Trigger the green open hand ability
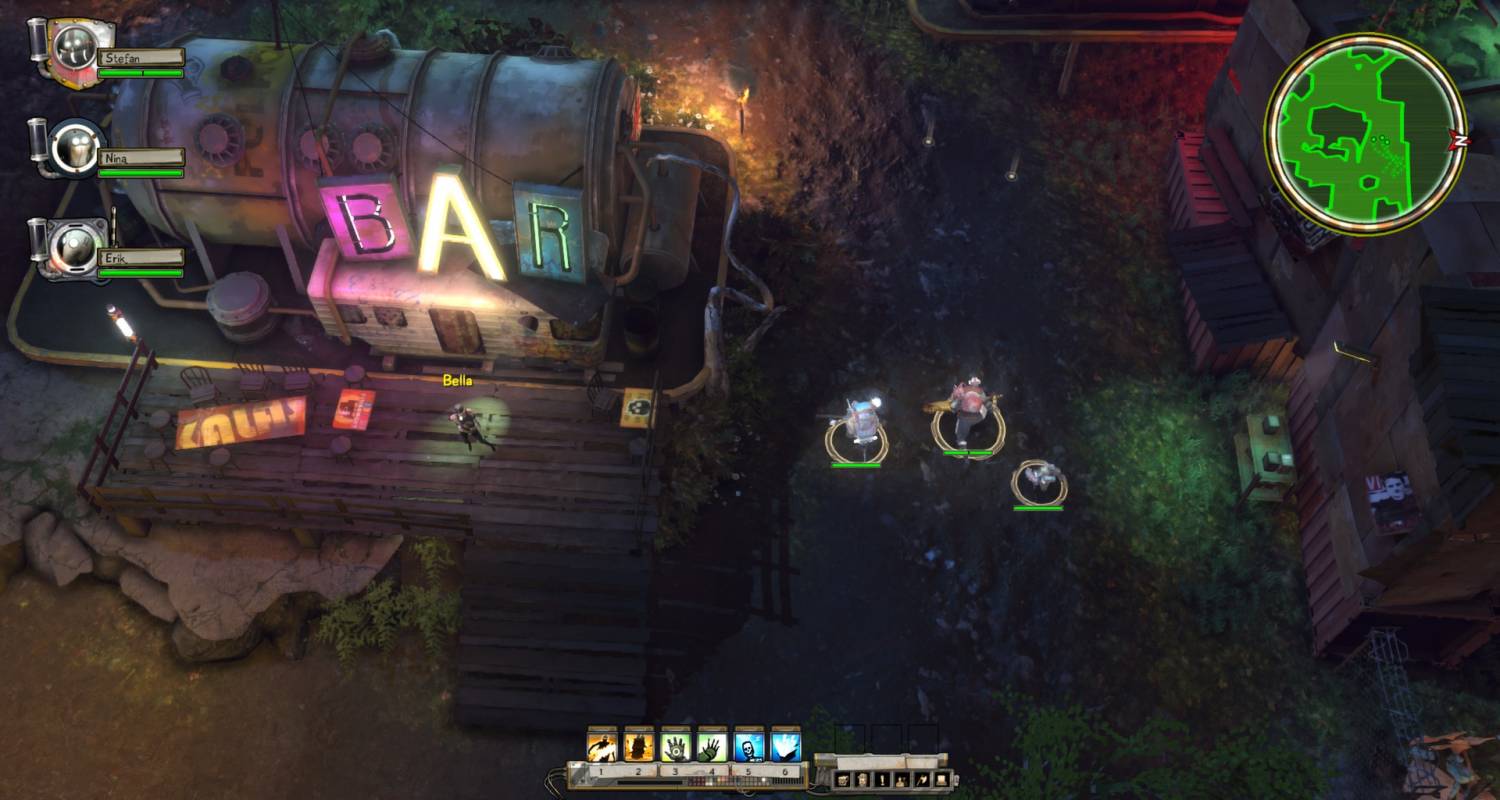This screenshot has height=800, width=1500. click(x=712, y=747)
